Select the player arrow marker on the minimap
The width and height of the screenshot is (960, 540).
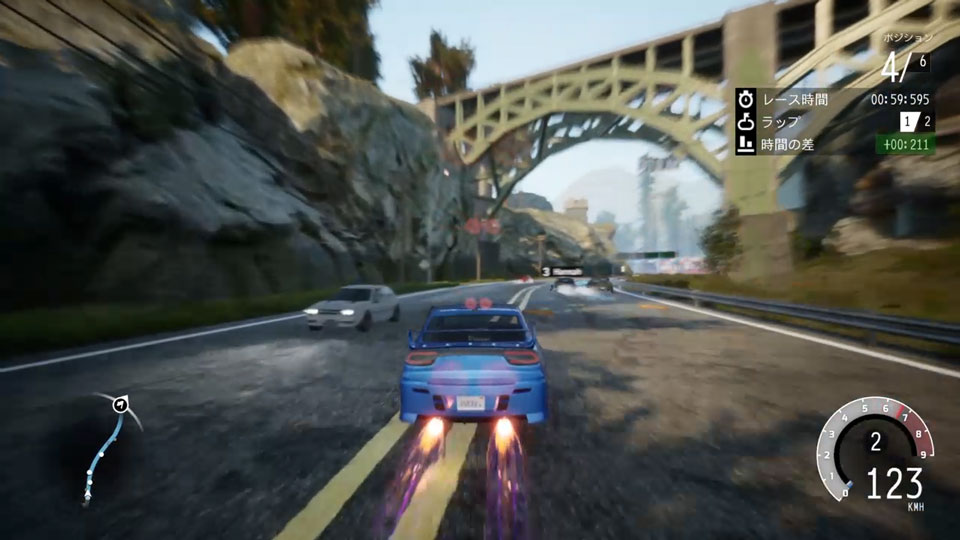pos(121,405)
